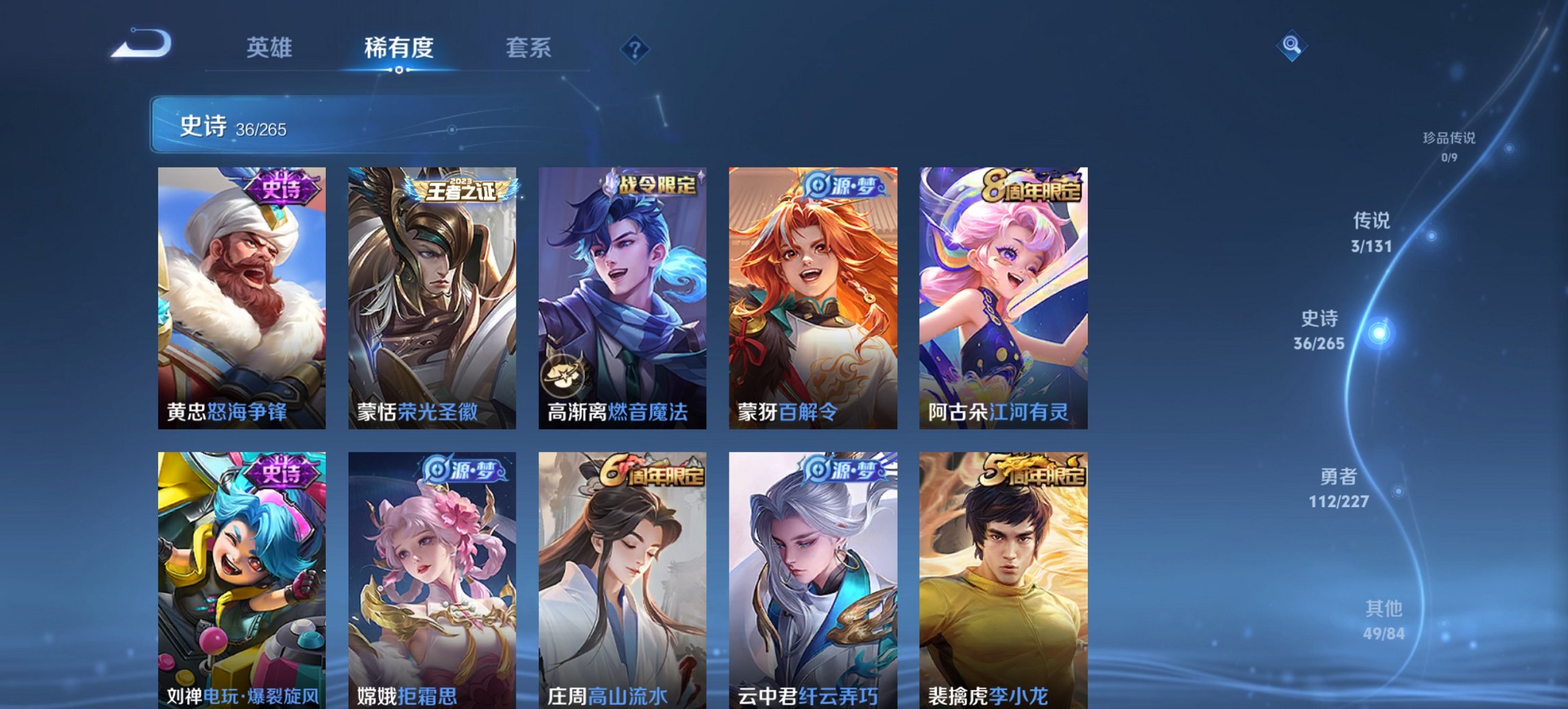Open the search magnifier icon

click(x=1293, y=46)
